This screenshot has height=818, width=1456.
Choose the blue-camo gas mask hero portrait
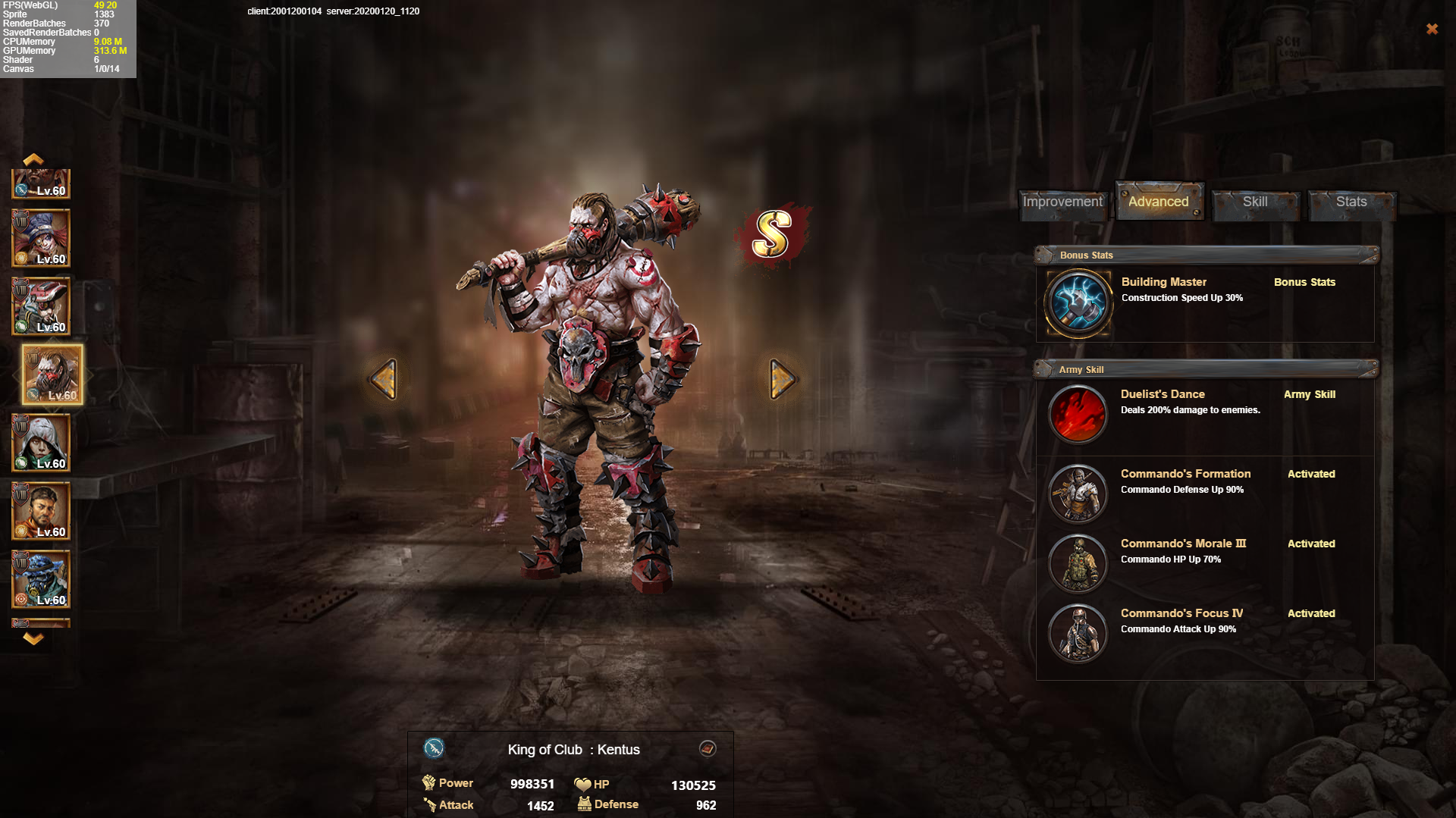41,579
